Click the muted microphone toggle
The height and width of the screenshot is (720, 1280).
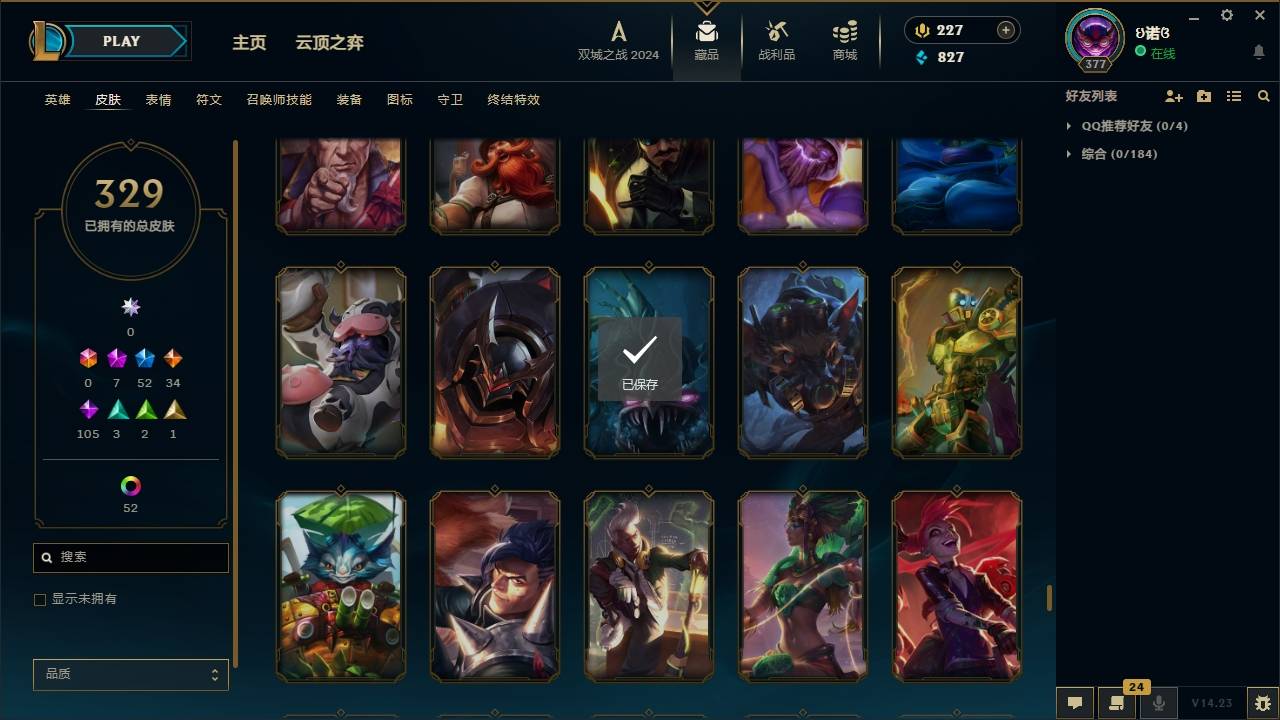point(1160,703)
